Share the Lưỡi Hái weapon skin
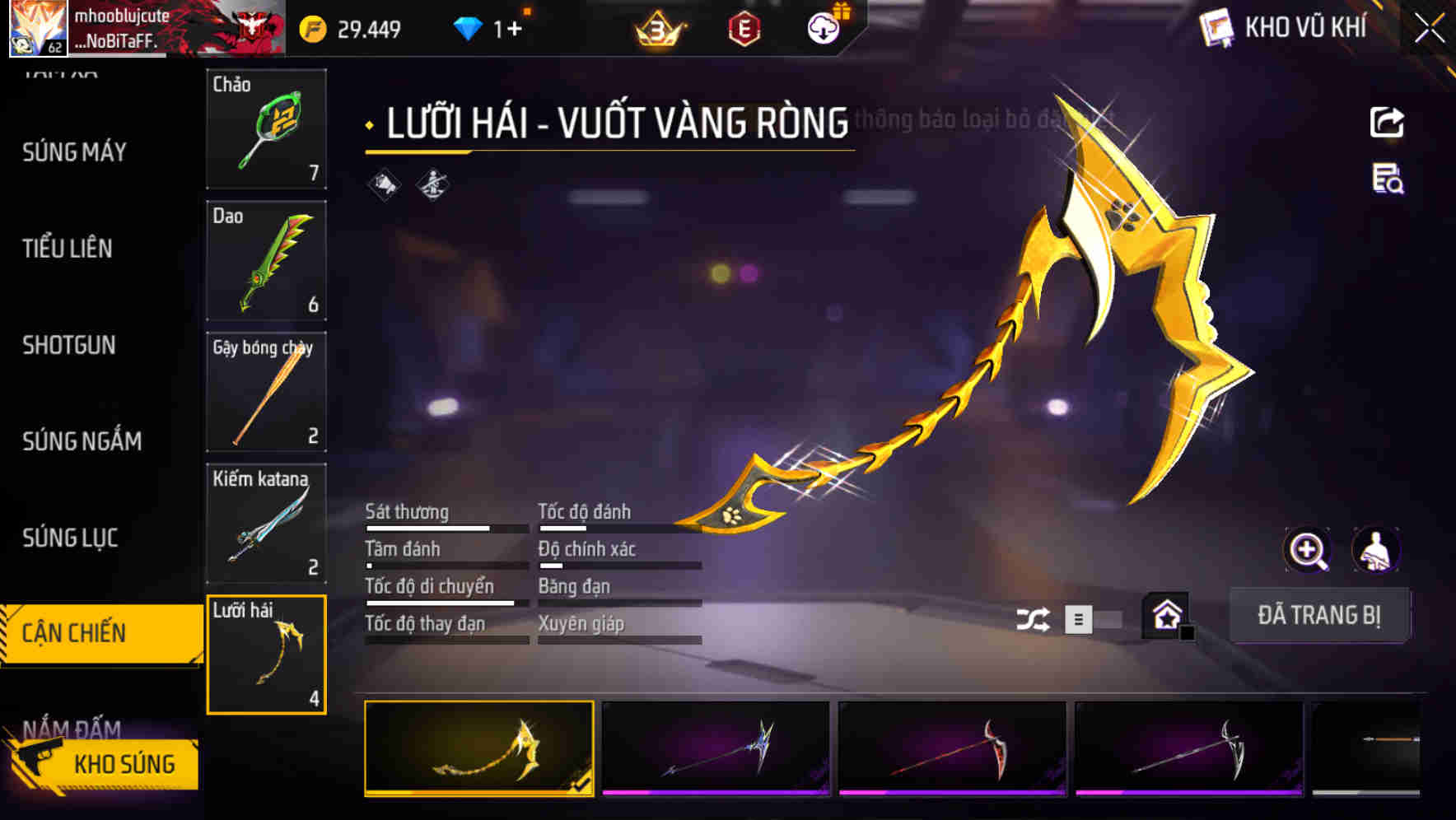The image size is (1456, 820). coord(1387,121)
